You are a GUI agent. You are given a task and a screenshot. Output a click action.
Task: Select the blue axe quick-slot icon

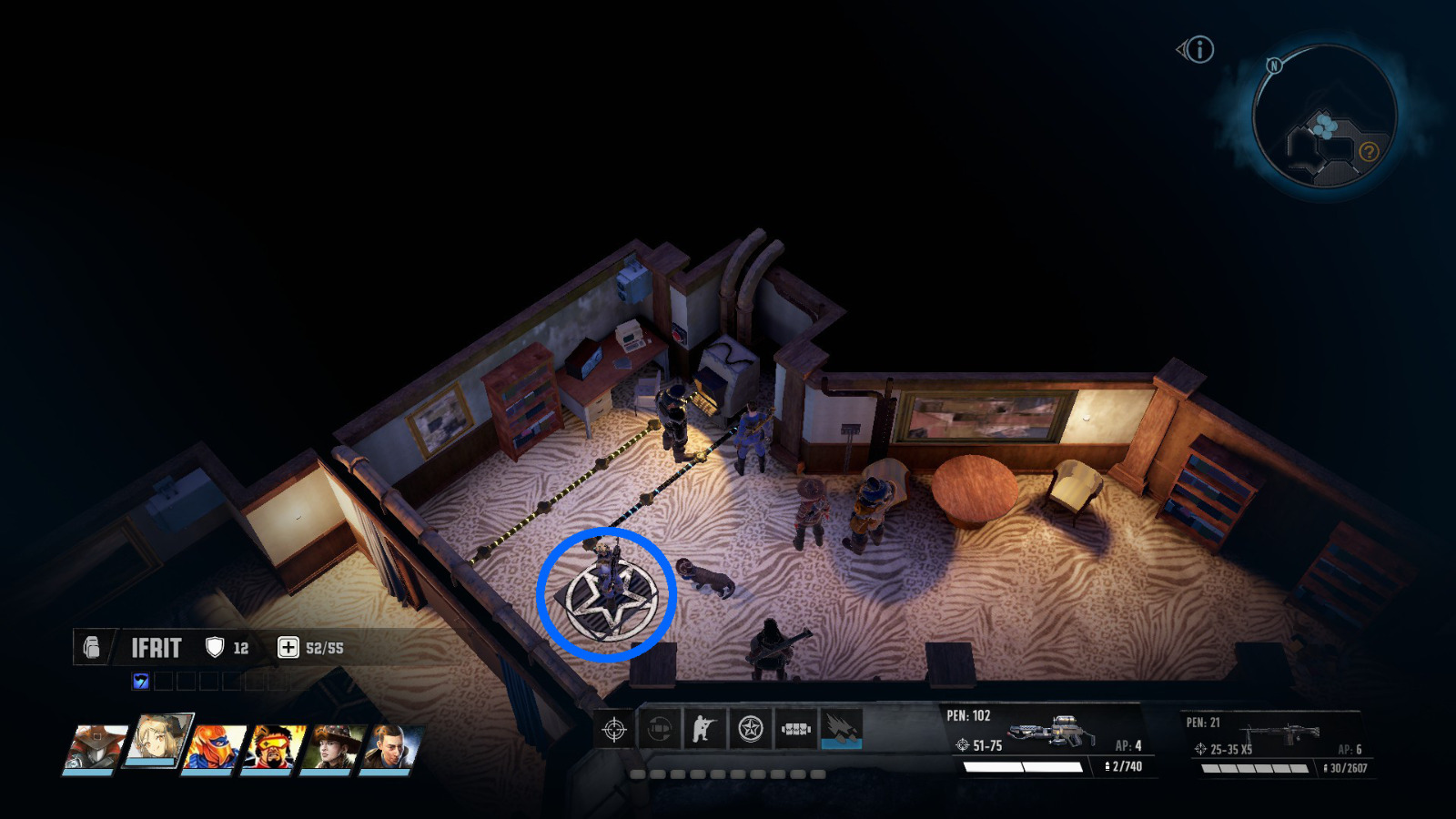pos(141,678)
